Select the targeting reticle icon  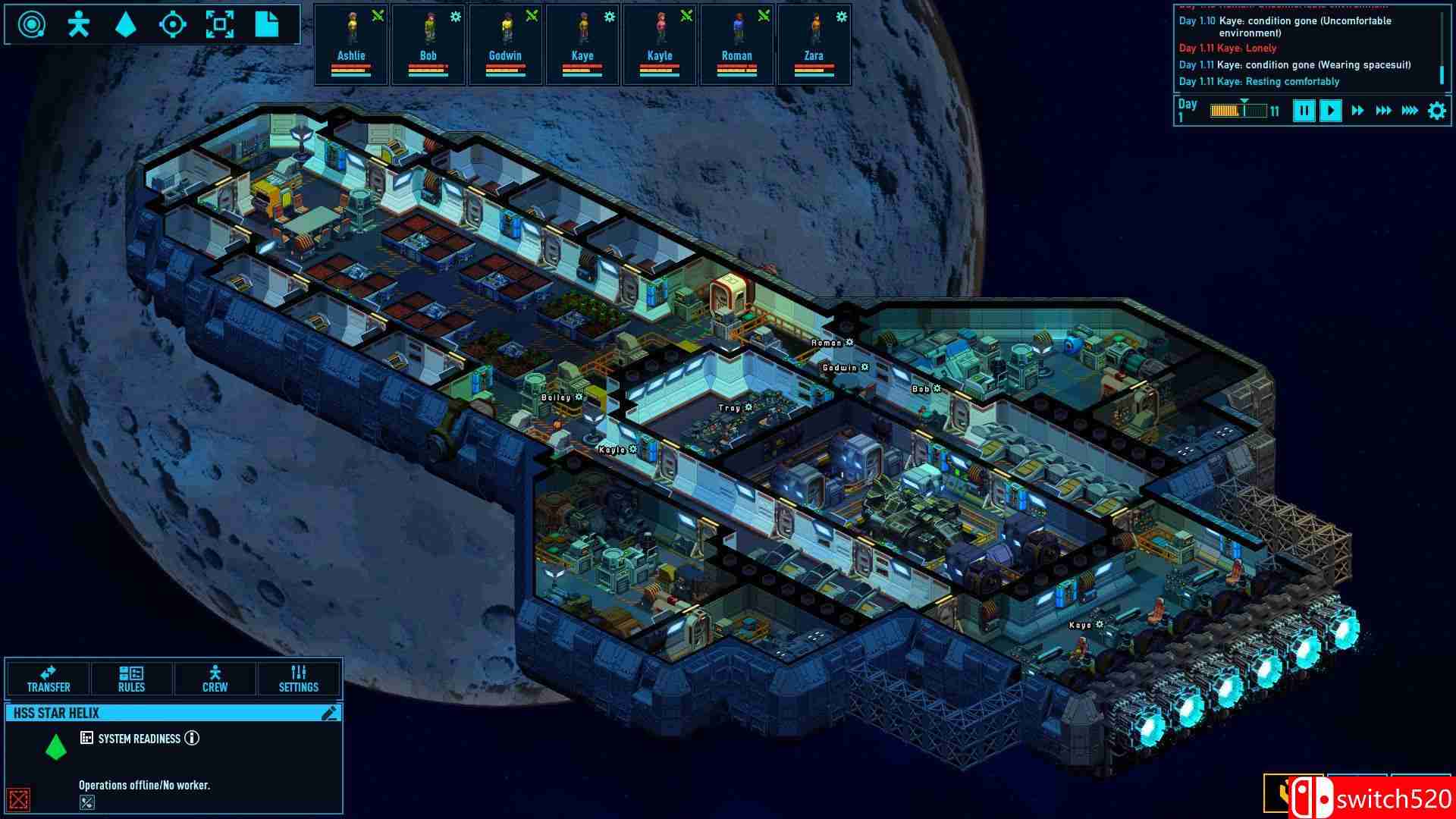174,24
